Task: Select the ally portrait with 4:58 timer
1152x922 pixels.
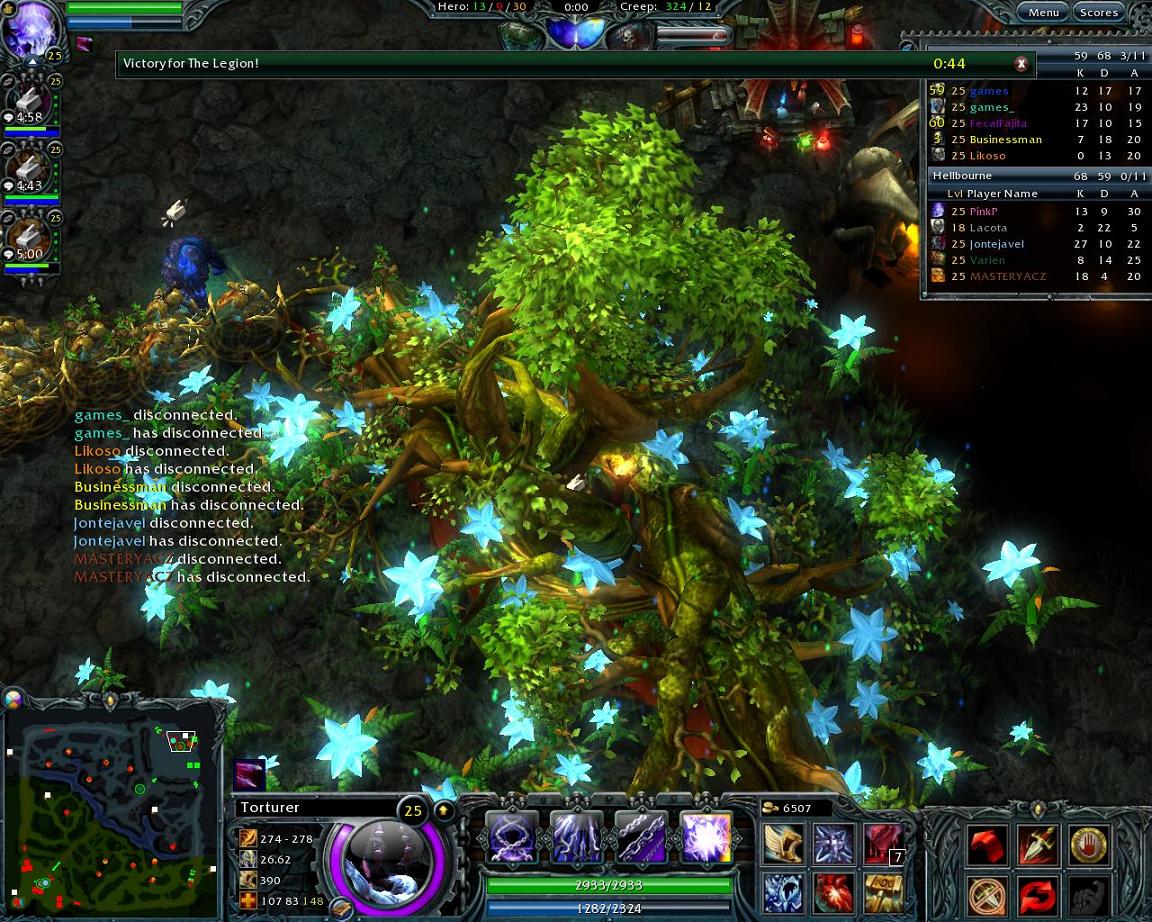Action: tap(30, 103)
